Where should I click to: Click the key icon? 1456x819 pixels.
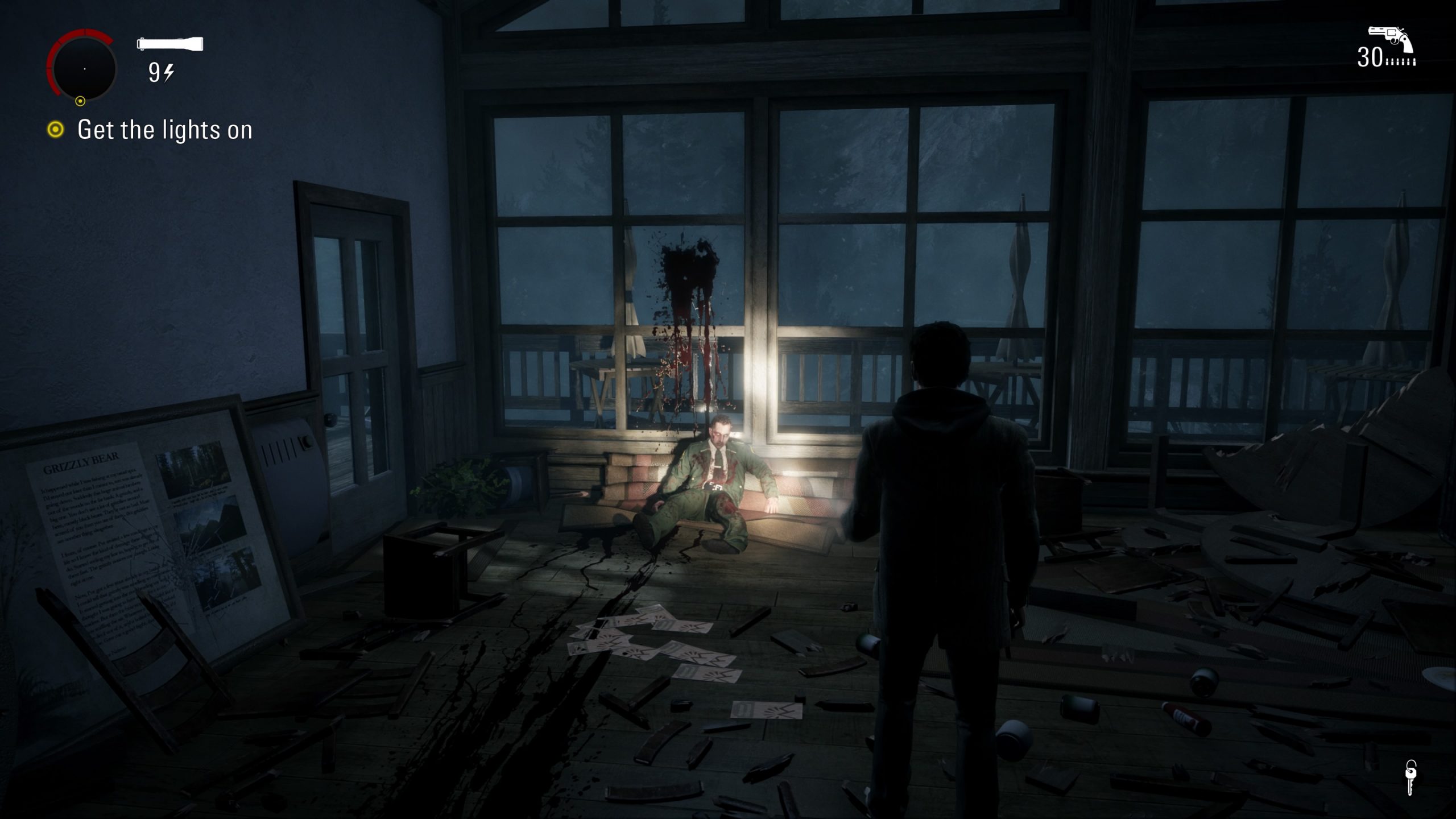pos(1410,777)
